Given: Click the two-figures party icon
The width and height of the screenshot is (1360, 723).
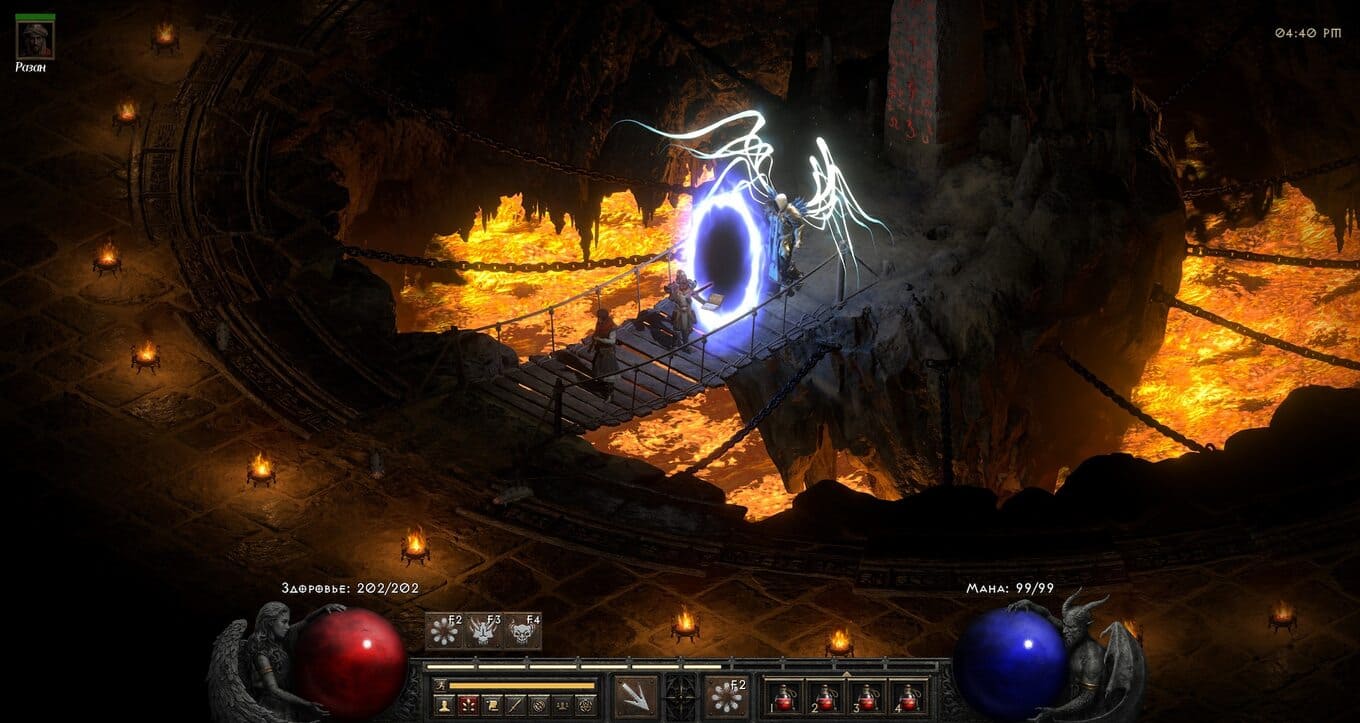Looking at the screenshot, I should point(564,705).
